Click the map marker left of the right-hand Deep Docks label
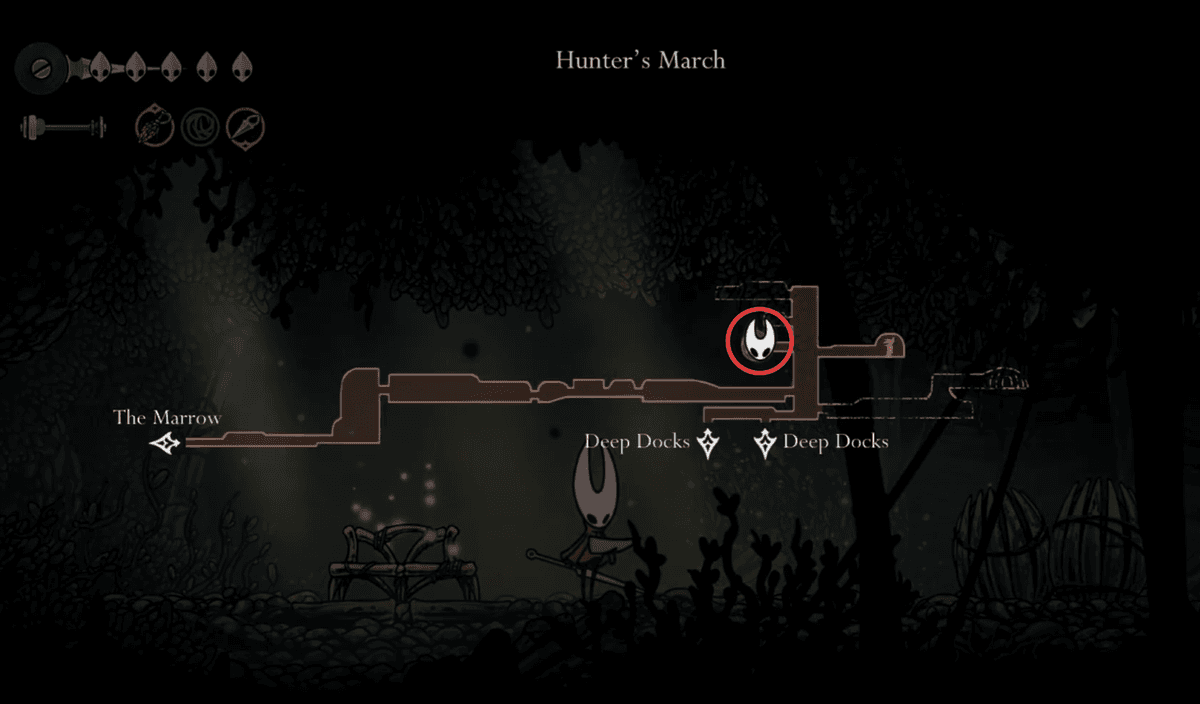The width and height of the screenshot is (1200, 704). (766, 442)
